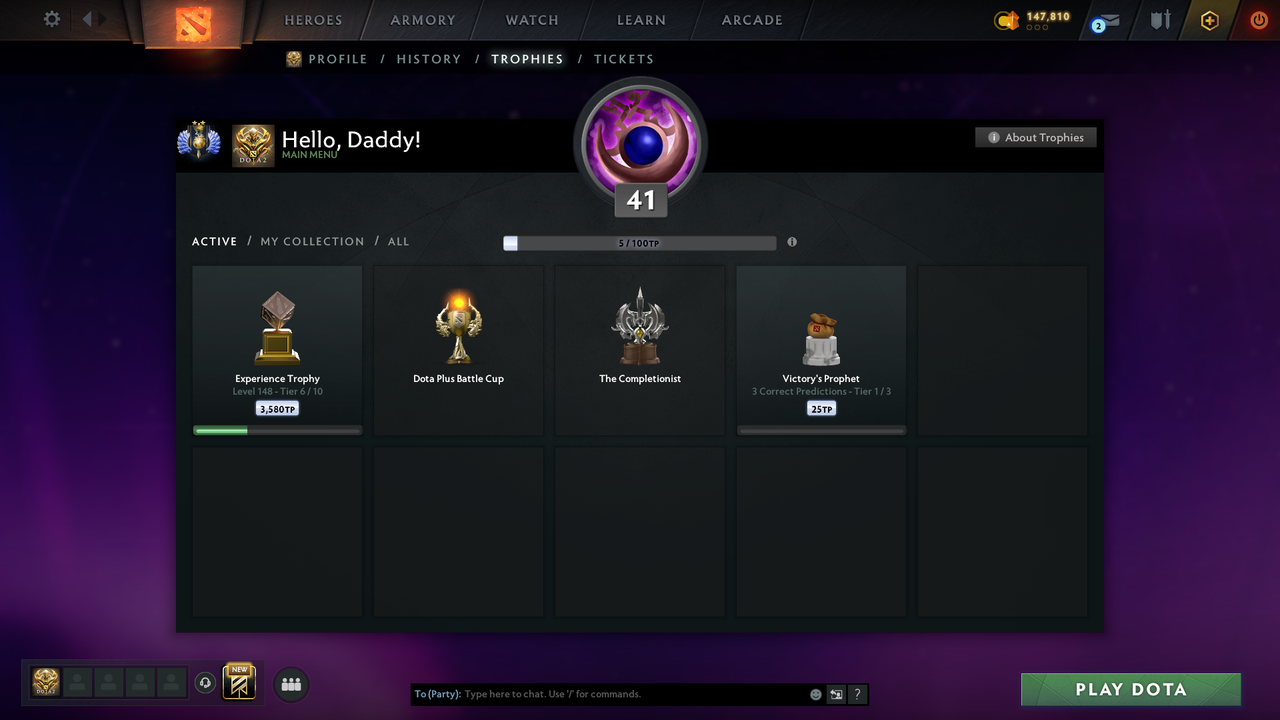Open the Armory via shield and sword icon
The width and height of the screenshot is (1280, 720).
click(x=1159, y=20)
